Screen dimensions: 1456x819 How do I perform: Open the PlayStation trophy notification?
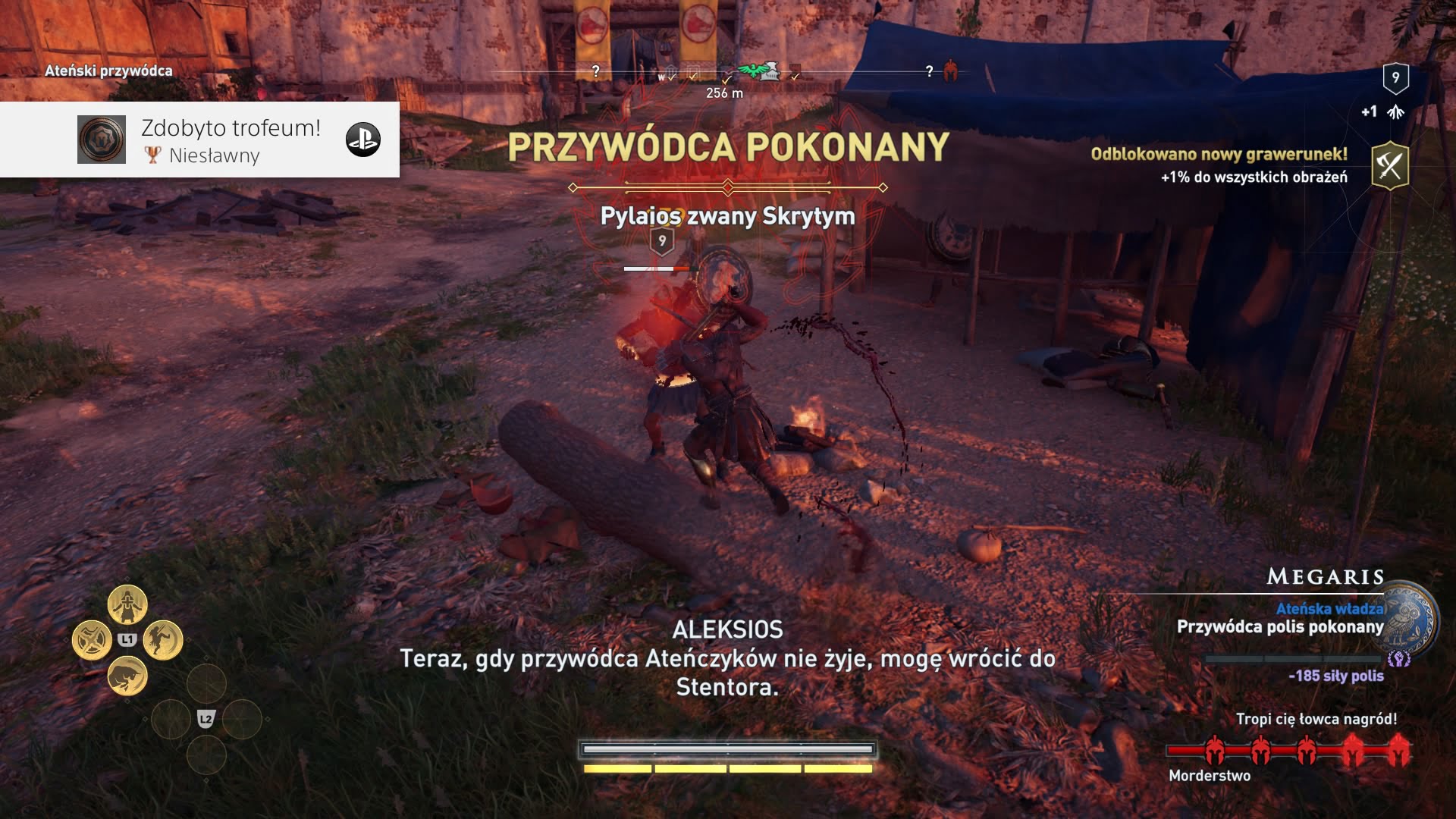(199, 140)
